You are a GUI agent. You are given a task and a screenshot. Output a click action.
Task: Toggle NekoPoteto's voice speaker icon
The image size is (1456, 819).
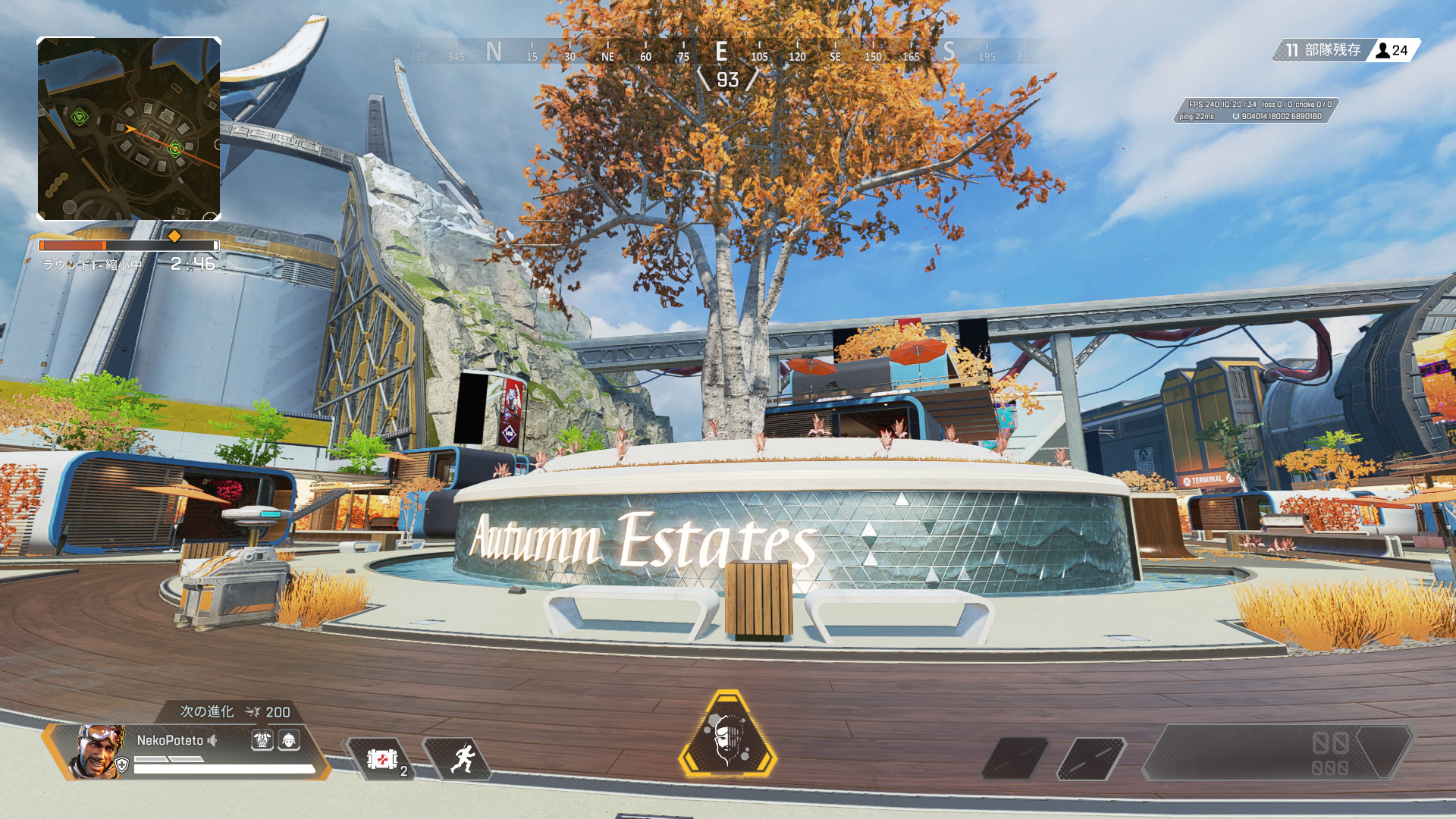click(x=213, y=740)
